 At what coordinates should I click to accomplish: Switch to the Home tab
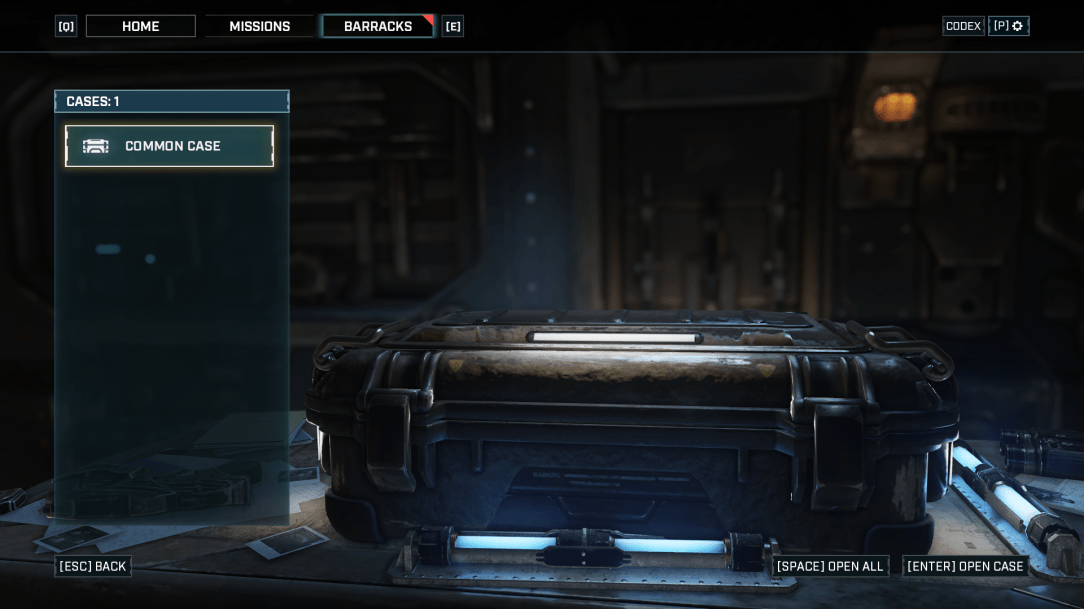click(140, 26)
